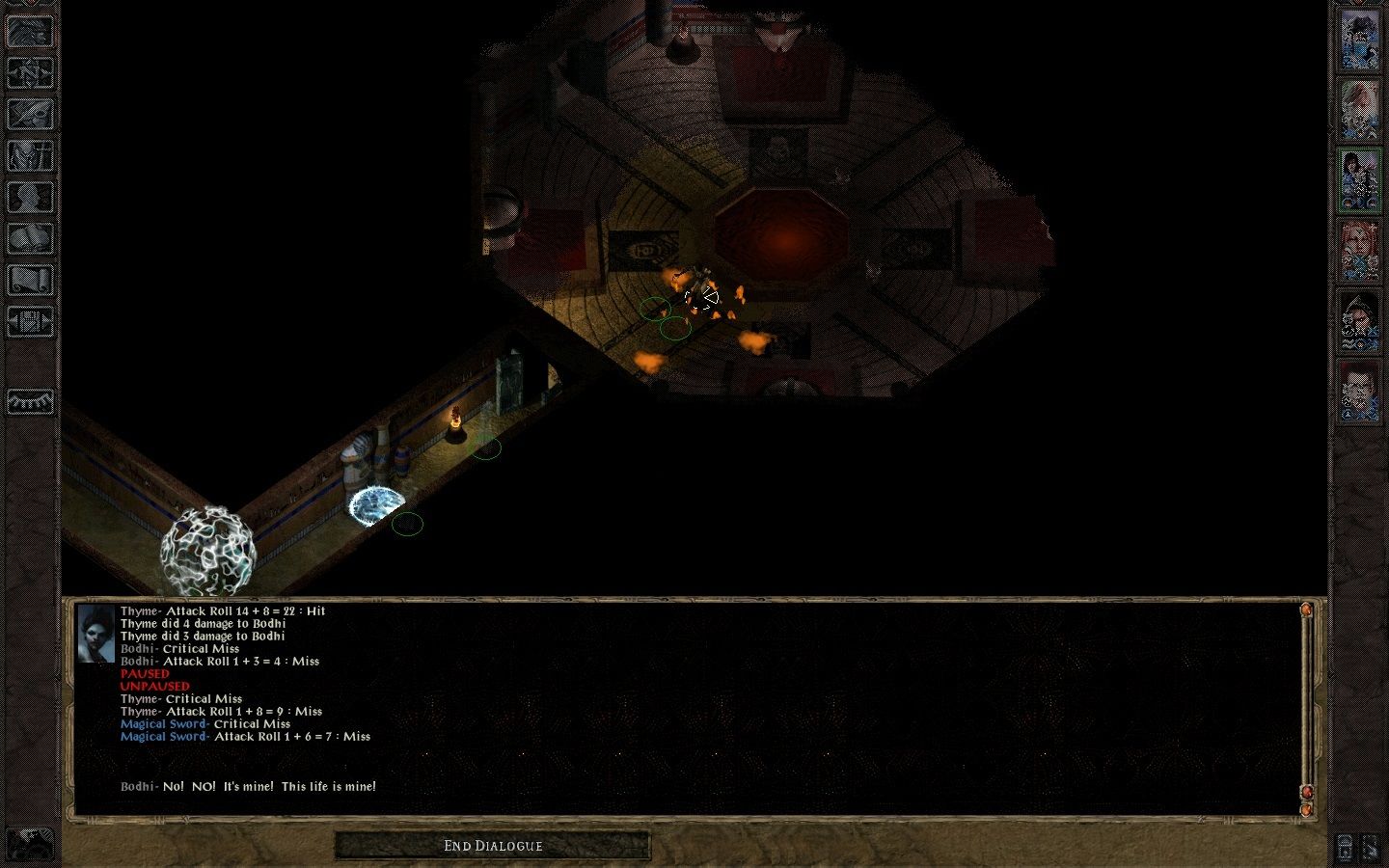
Task: Select the sixth party member portrait
Action: point(1359,392)
